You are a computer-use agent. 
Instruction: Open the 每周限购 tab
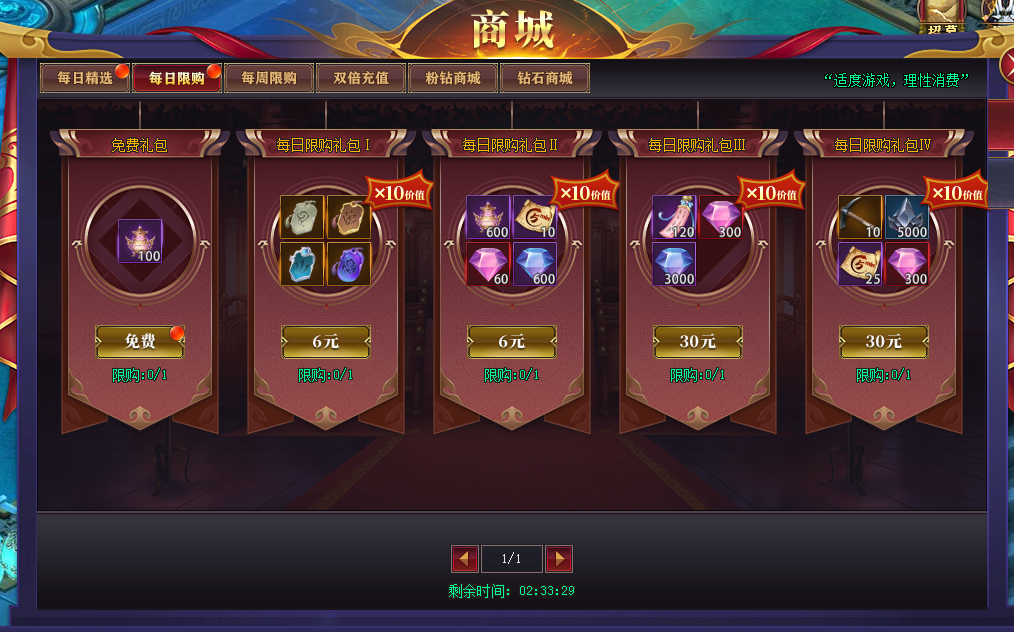point(269,78)
